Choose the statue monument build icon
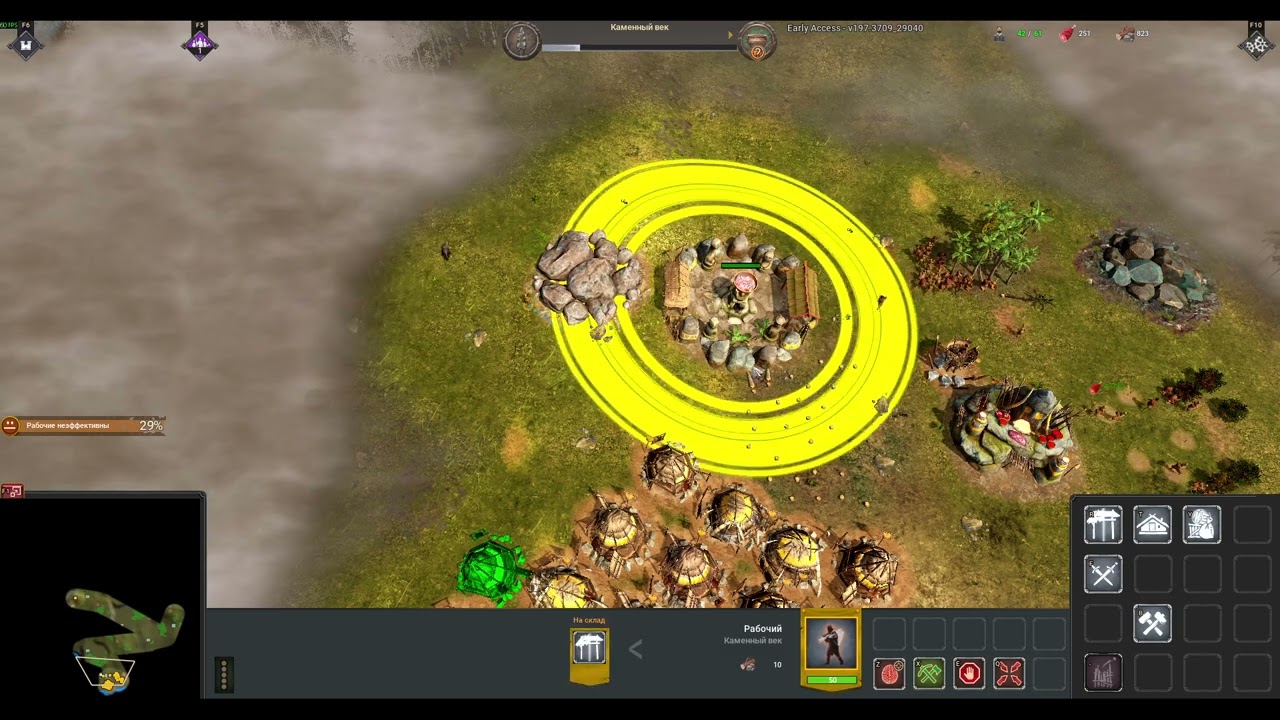Viewport: 1280px width, 720px height. pos(1201,525)
